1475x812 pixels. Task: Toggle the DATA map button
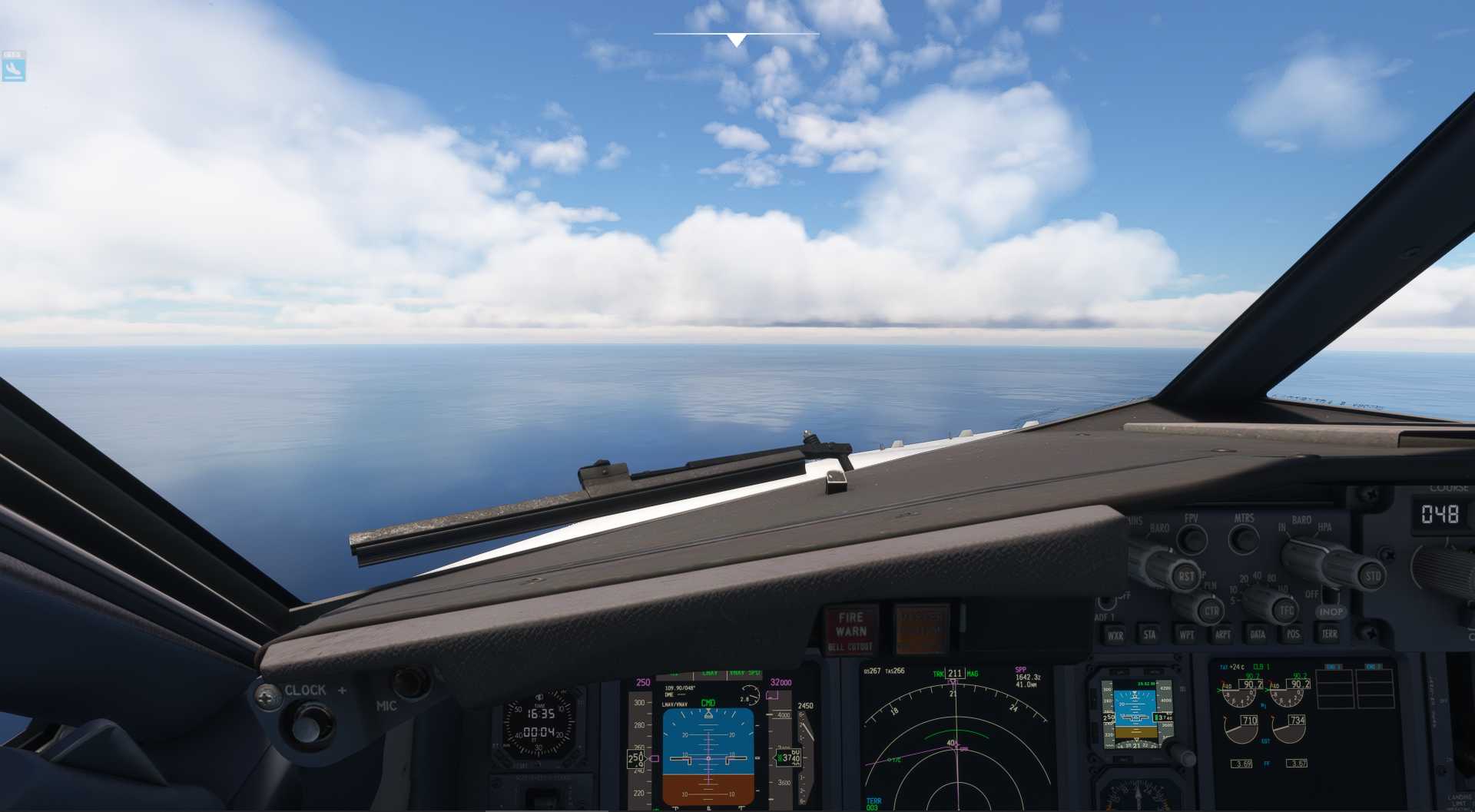pyautogui.click(x=1258, y=634)
